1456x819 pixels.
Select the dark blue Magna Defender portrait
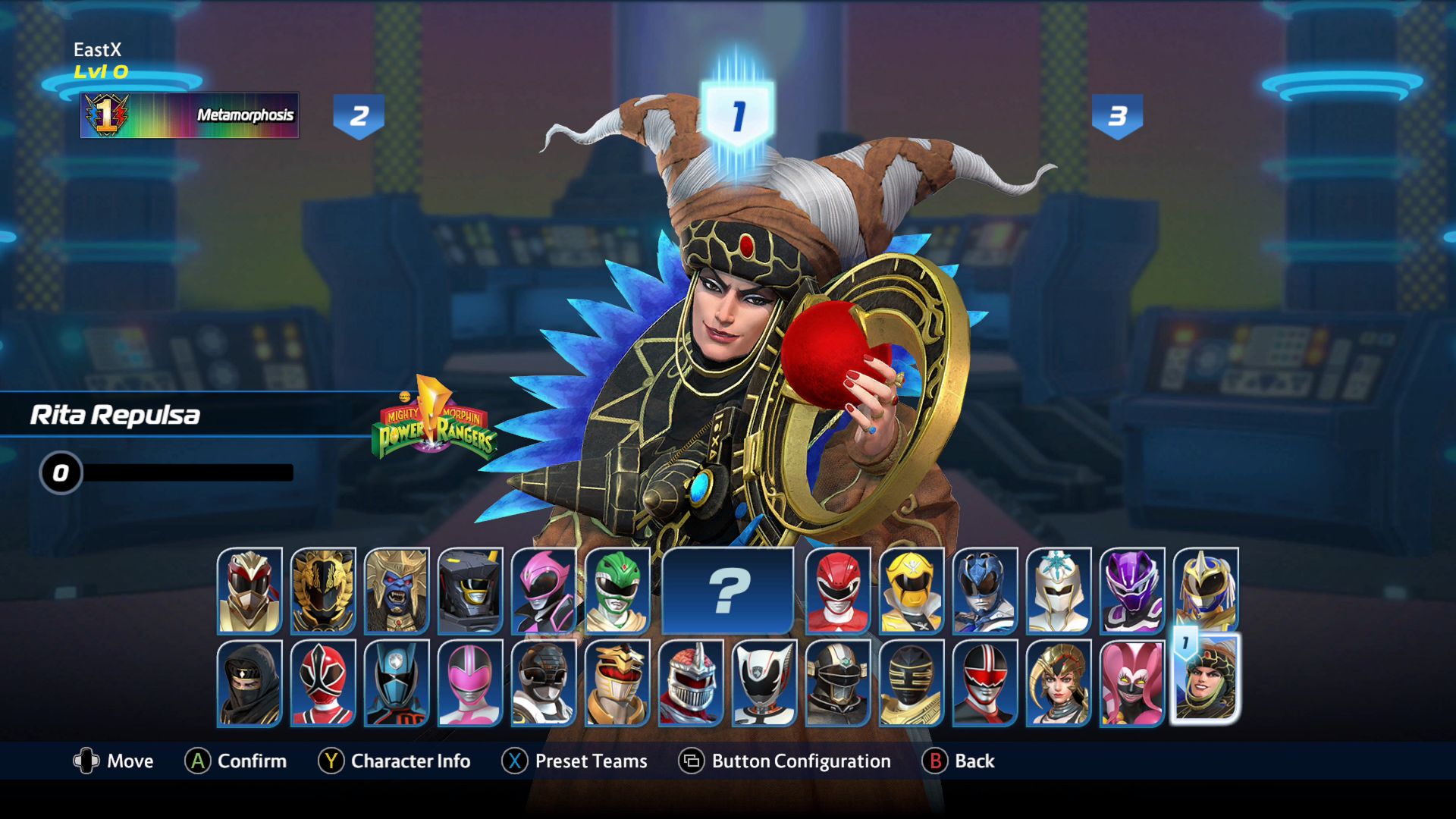tap(984, 591)
